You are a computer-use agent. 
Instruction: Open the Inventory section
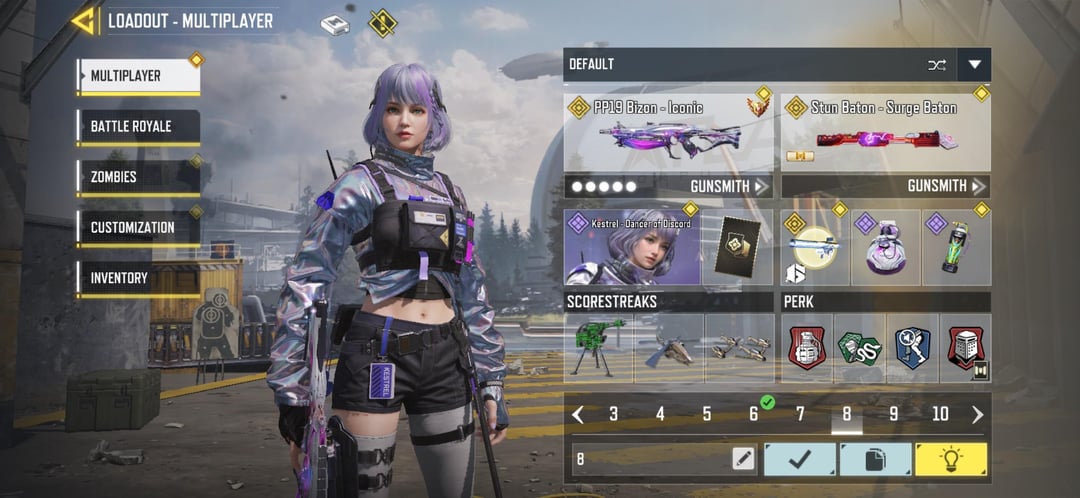pos(138,278)
